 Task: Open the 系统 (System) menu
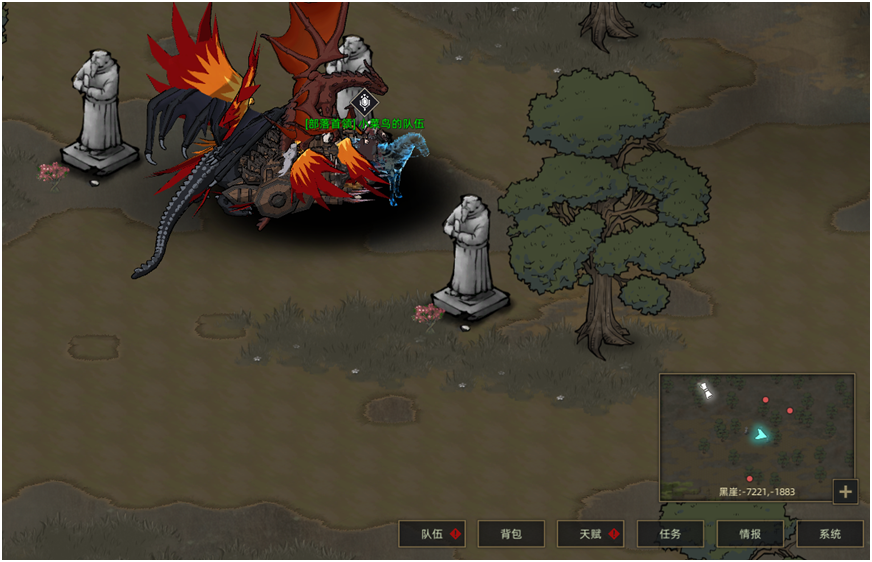[x=830, y=534]
